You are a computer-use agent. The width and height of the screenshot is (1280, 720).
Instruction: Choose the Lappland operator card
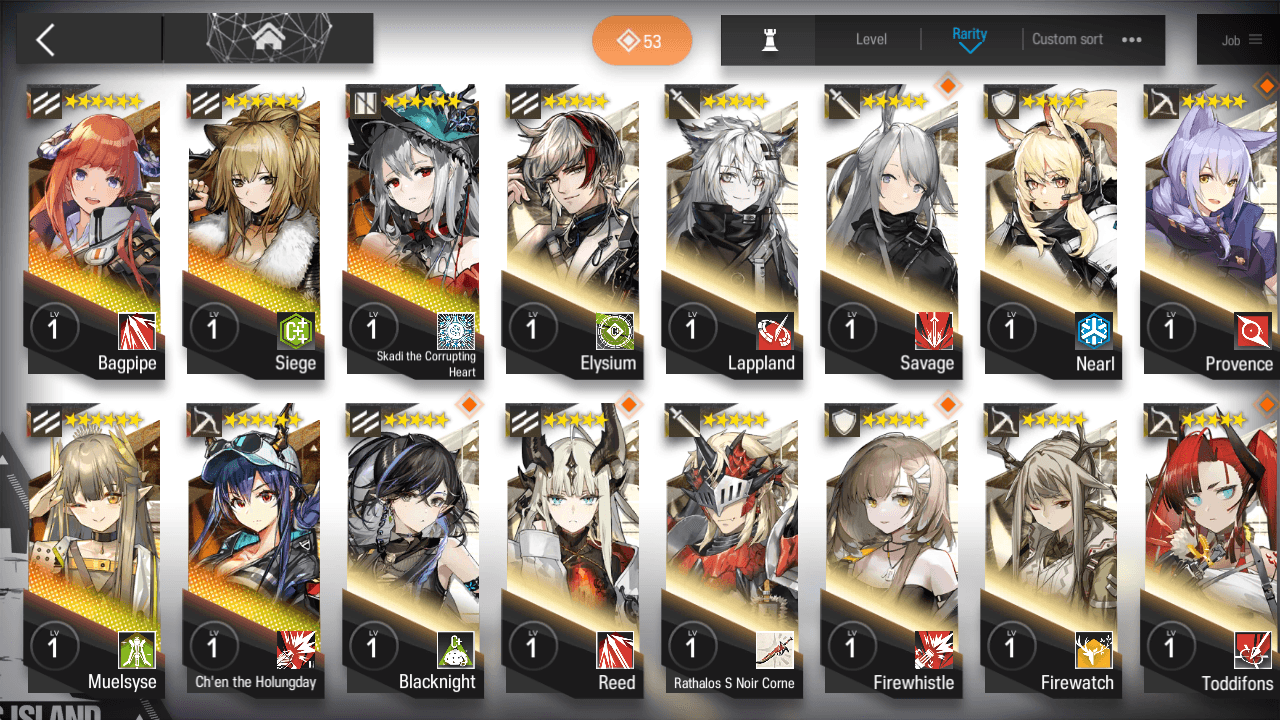[731, 230]
